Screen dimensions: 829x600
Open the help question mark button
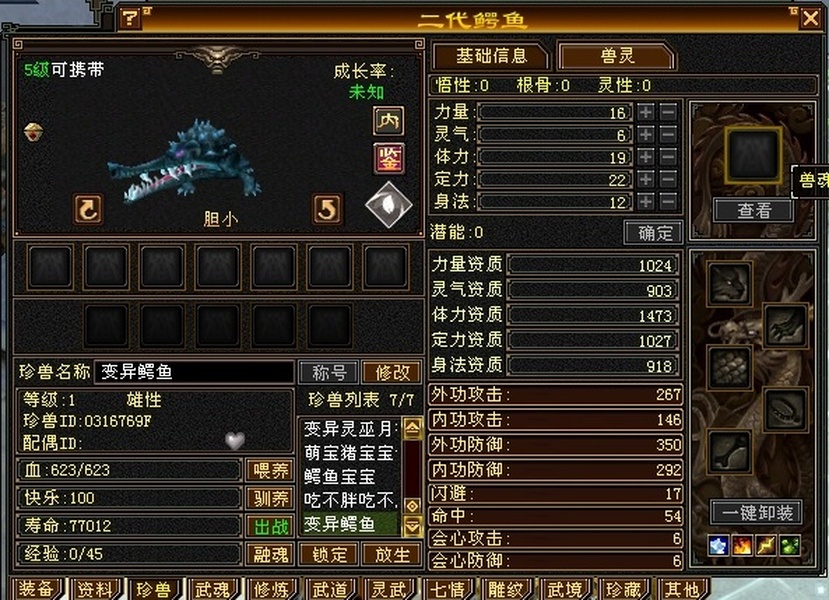click(x=131, y=19)
